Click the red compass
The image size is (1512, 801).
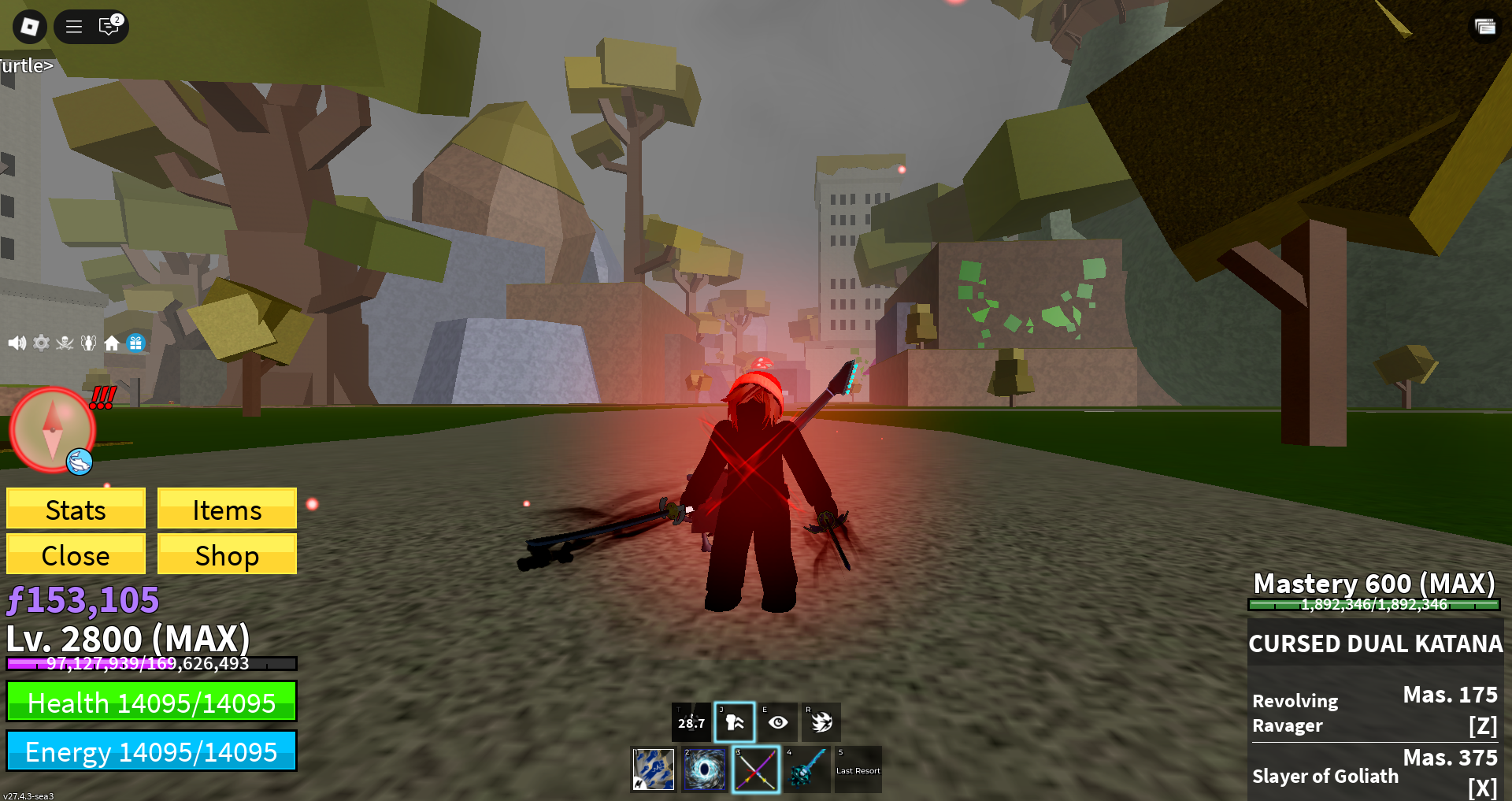(51, 429)
